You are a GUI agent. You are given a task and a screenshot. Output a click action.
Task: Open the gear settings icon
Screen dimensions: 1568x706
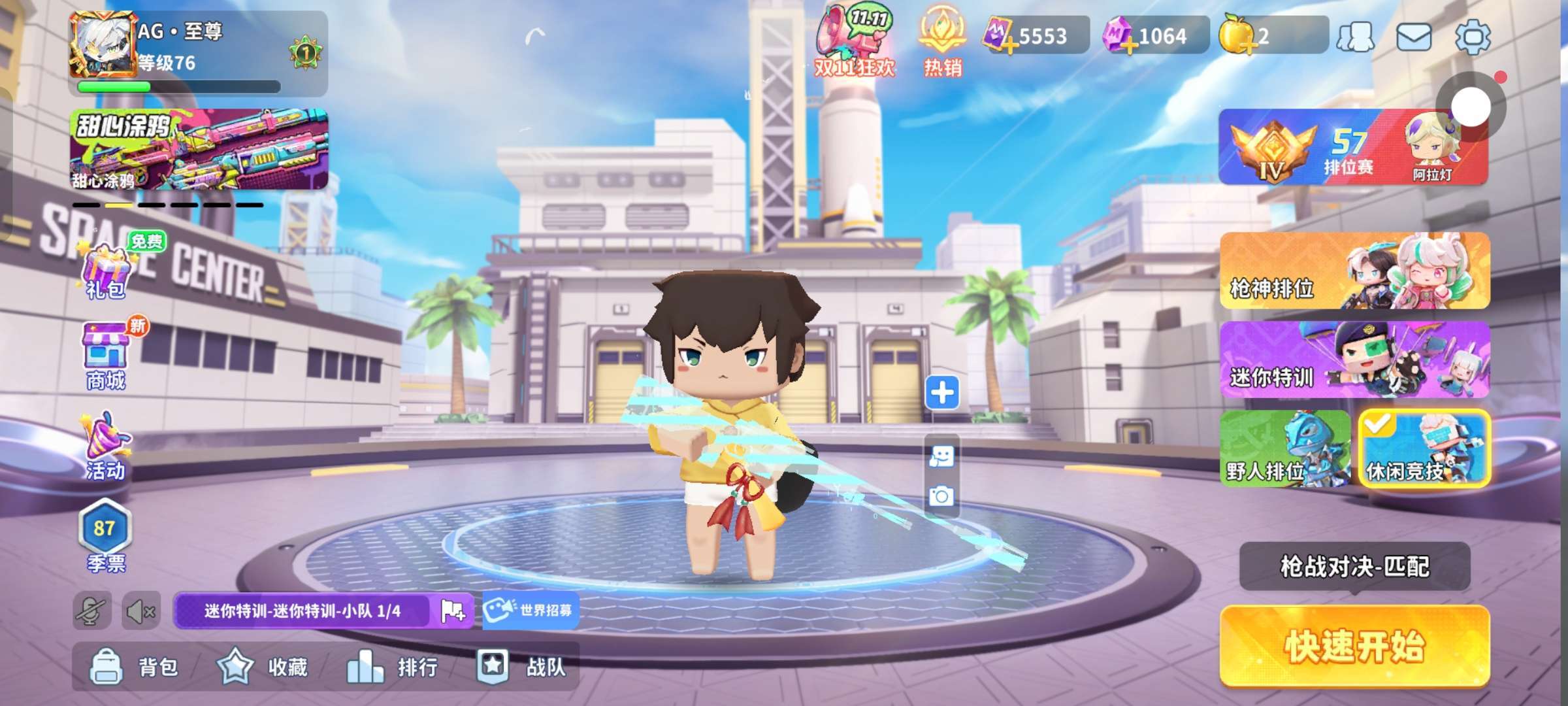pos(1473,37)
